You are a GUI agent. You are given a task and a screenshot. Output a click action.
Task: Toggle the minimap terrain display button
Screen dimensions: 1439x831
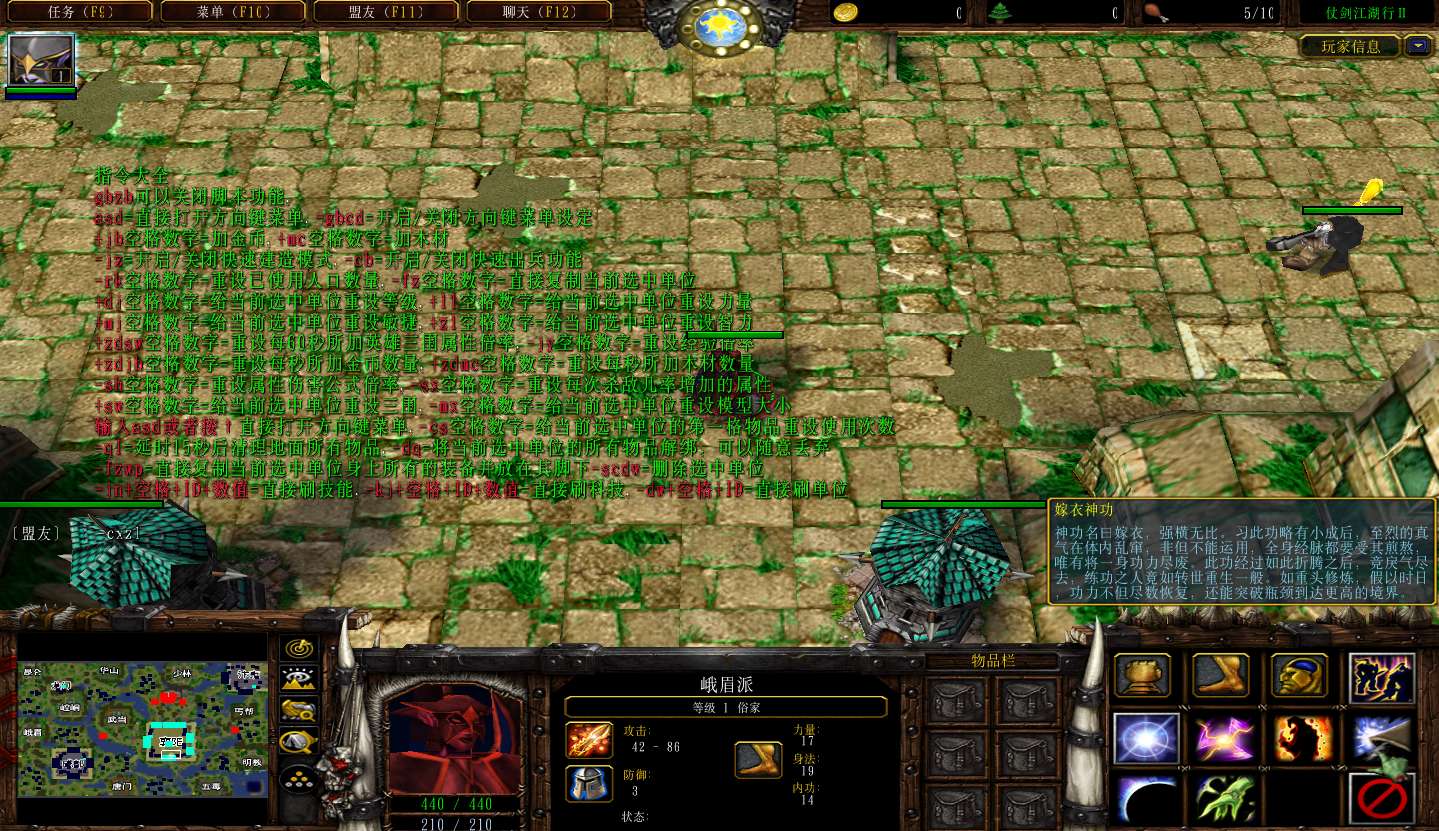(298, 679)
